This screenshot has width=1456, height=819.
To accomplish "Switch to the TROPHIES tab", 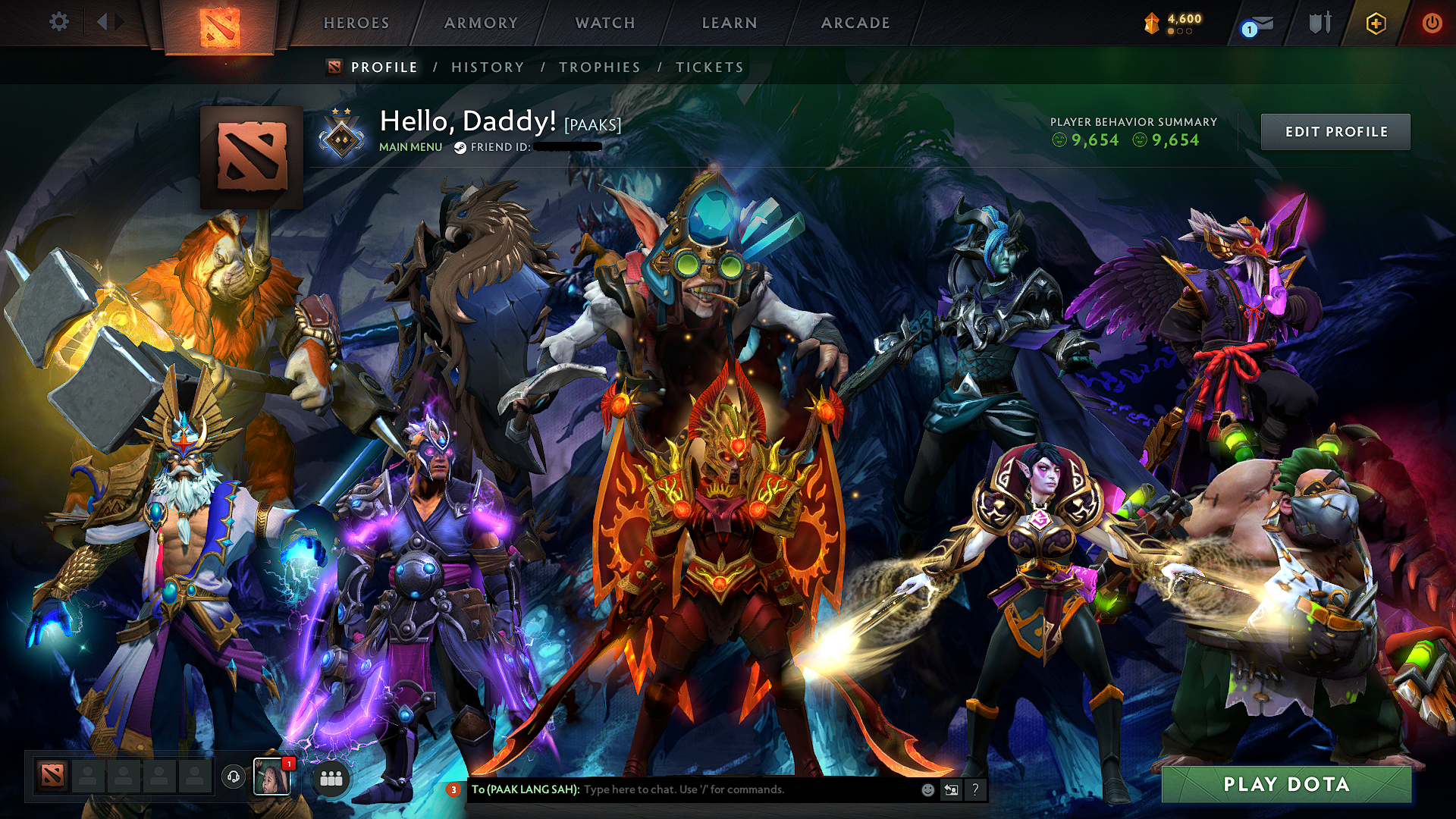I will [598, 67].
